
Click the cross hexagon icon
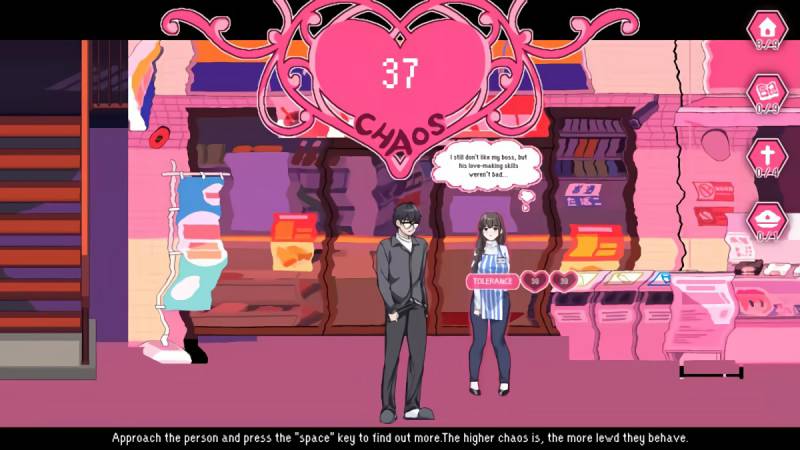click(768, 156)
